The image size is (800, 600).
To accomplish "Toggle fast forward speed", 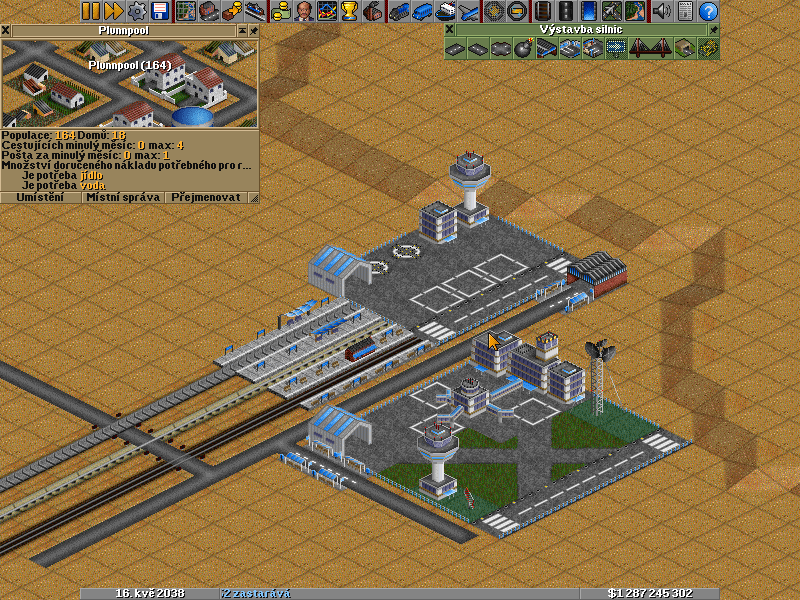I will [x=113, y=11].
